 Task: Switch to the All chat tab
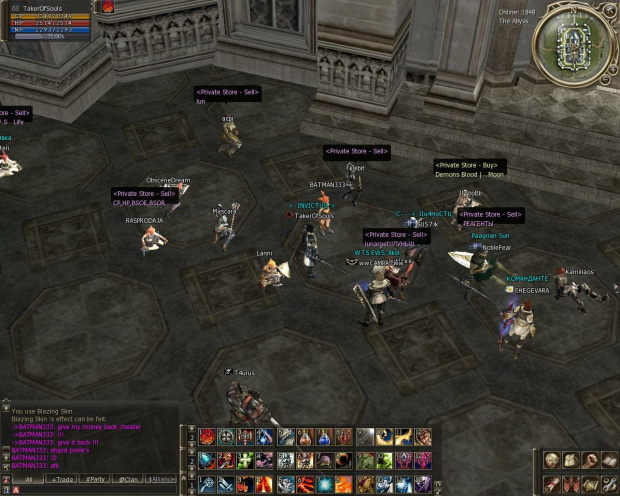[x=28, y=480]
